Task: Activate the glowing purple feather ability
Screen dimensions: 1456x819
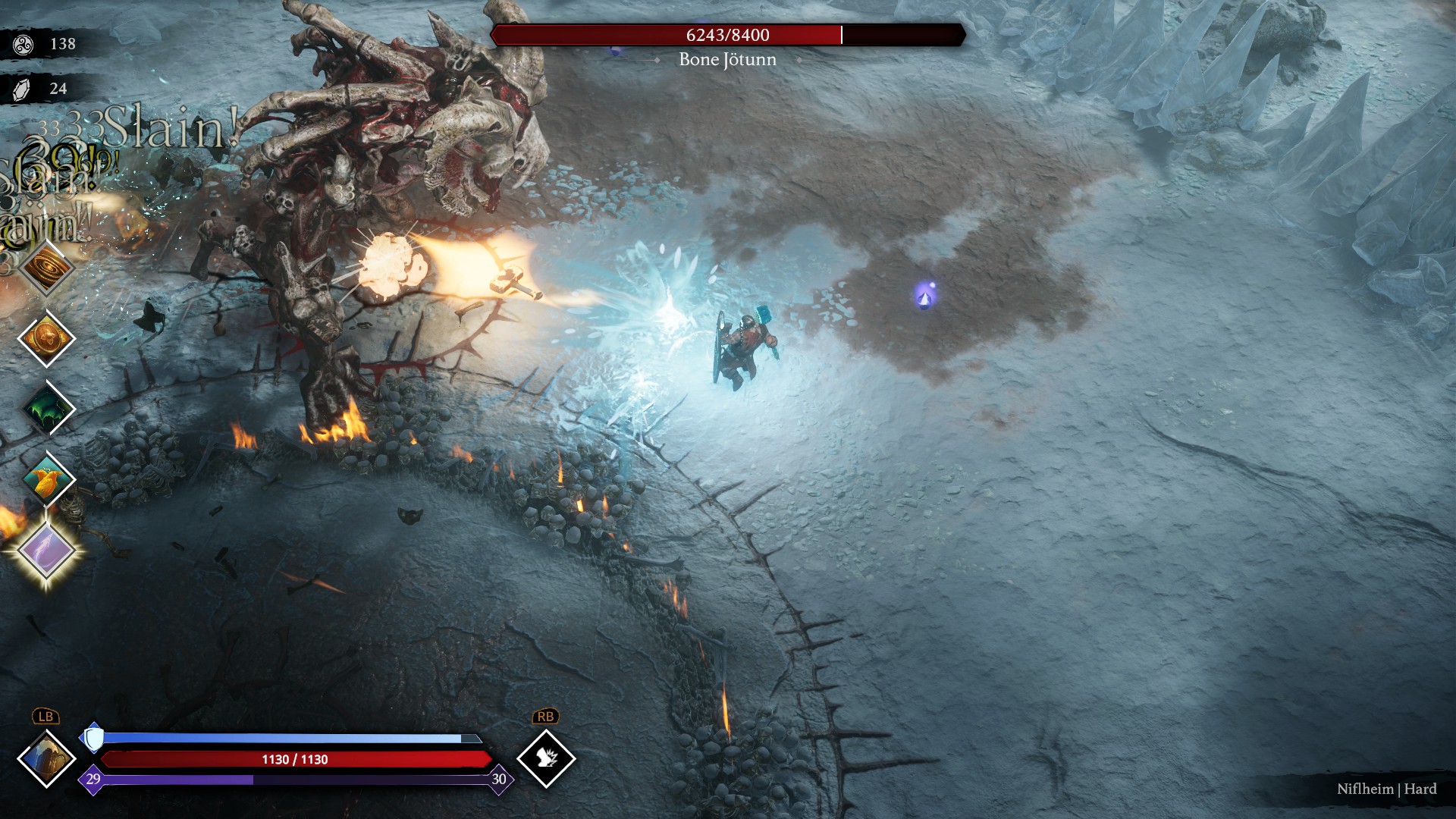Action: (x=46, y=550)
